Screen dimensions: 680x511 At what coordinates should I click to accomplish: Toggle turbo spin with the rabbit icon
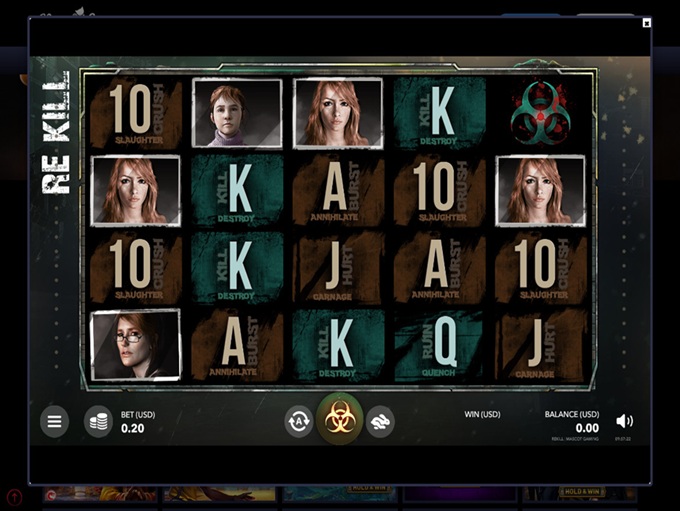380,422
